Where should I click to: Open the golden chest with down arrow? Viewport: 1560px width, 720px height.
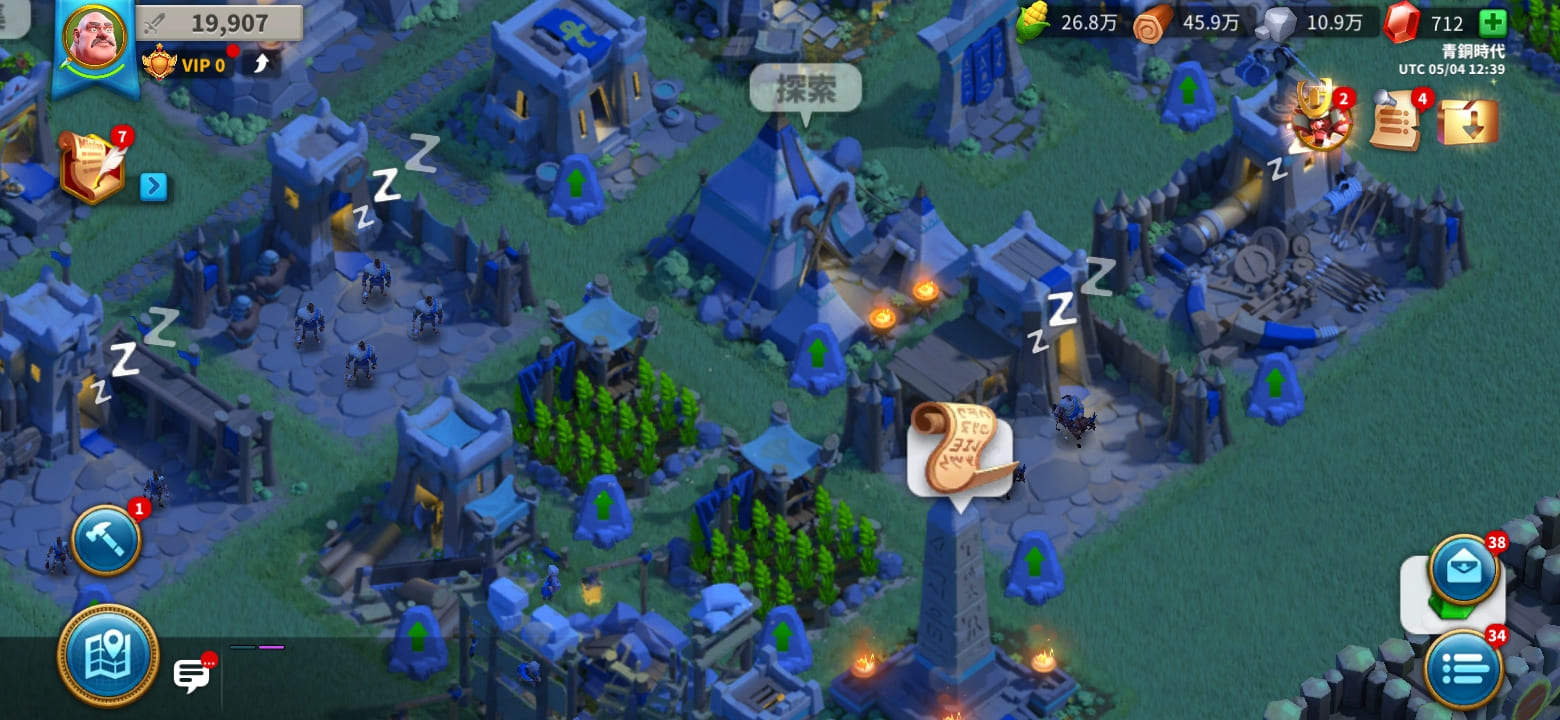click(x=1467, y=122)
